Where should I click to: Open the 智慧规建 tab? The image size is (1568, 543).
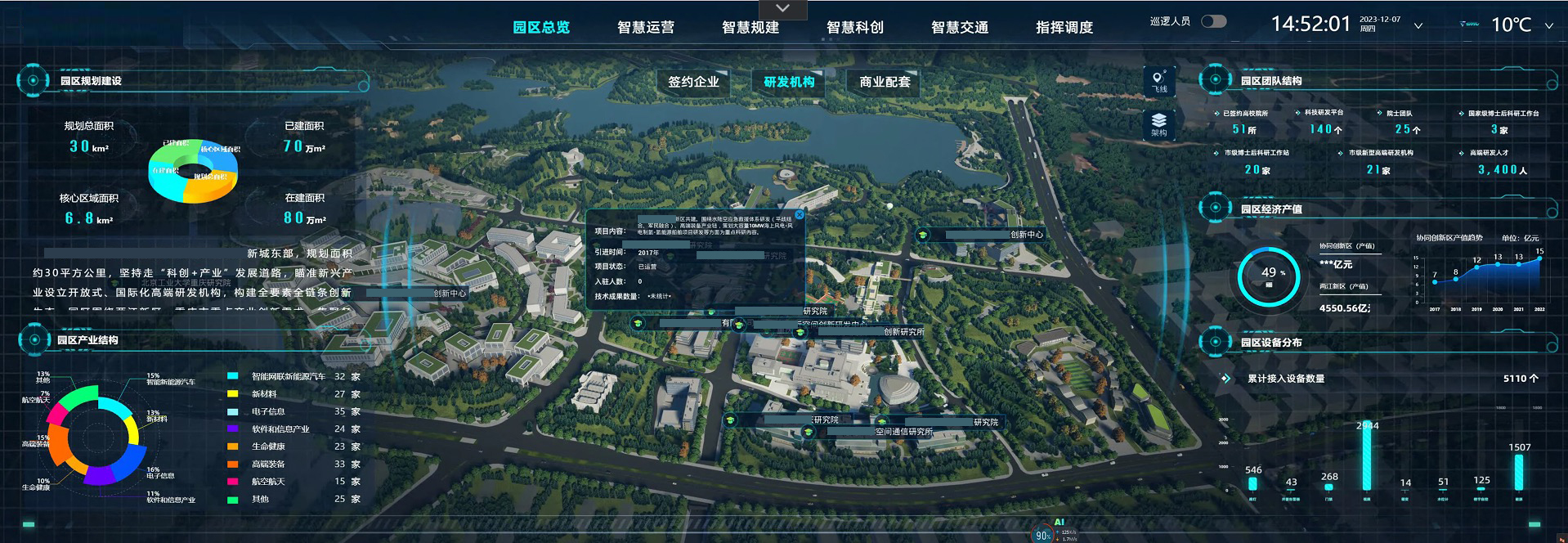tap(750, 27)
